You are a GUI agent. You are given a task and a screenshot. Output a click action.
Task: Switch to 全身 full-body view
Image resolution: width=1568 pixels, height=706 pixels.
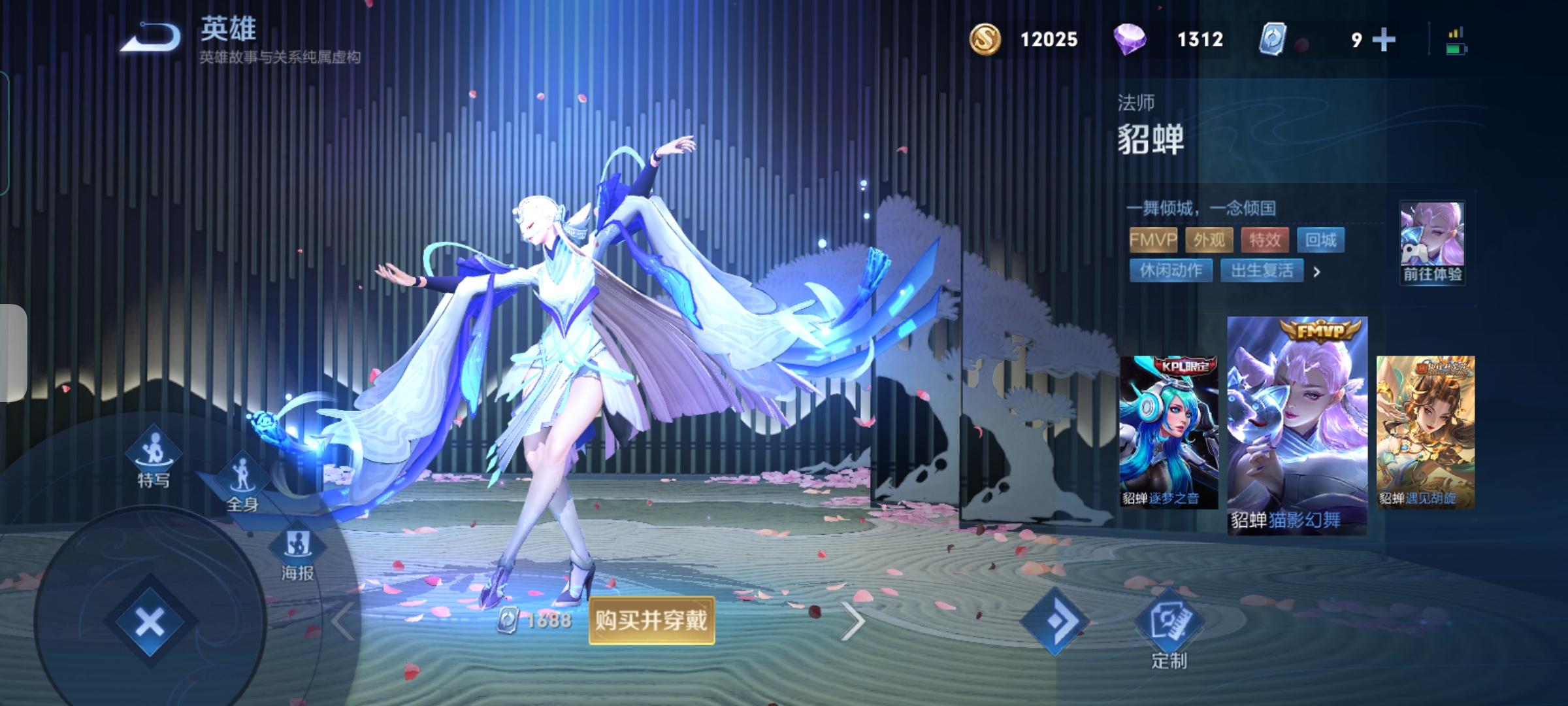[242, 482]
